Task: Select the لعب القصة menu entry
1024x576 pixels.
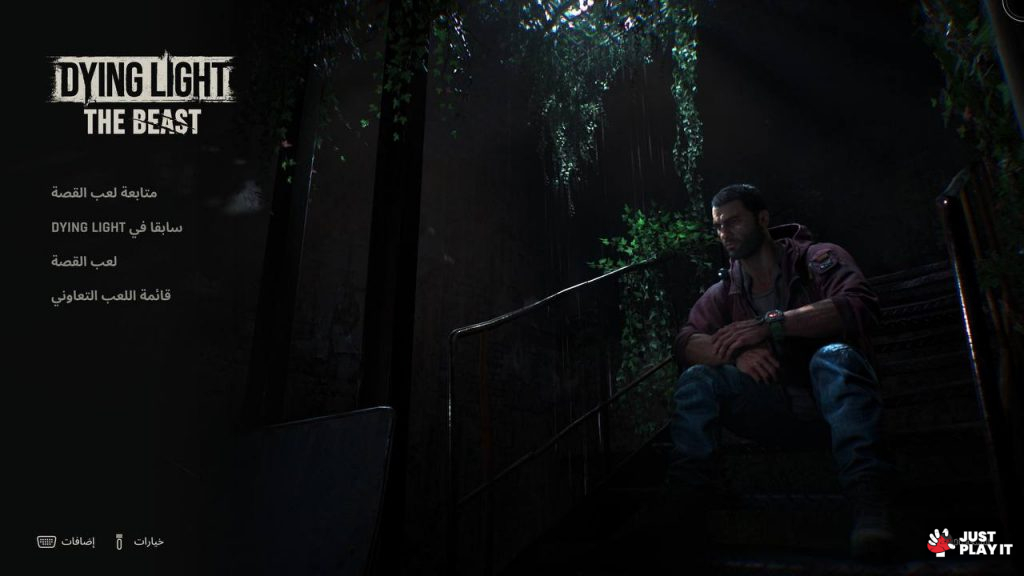Action: coord(84,261)
